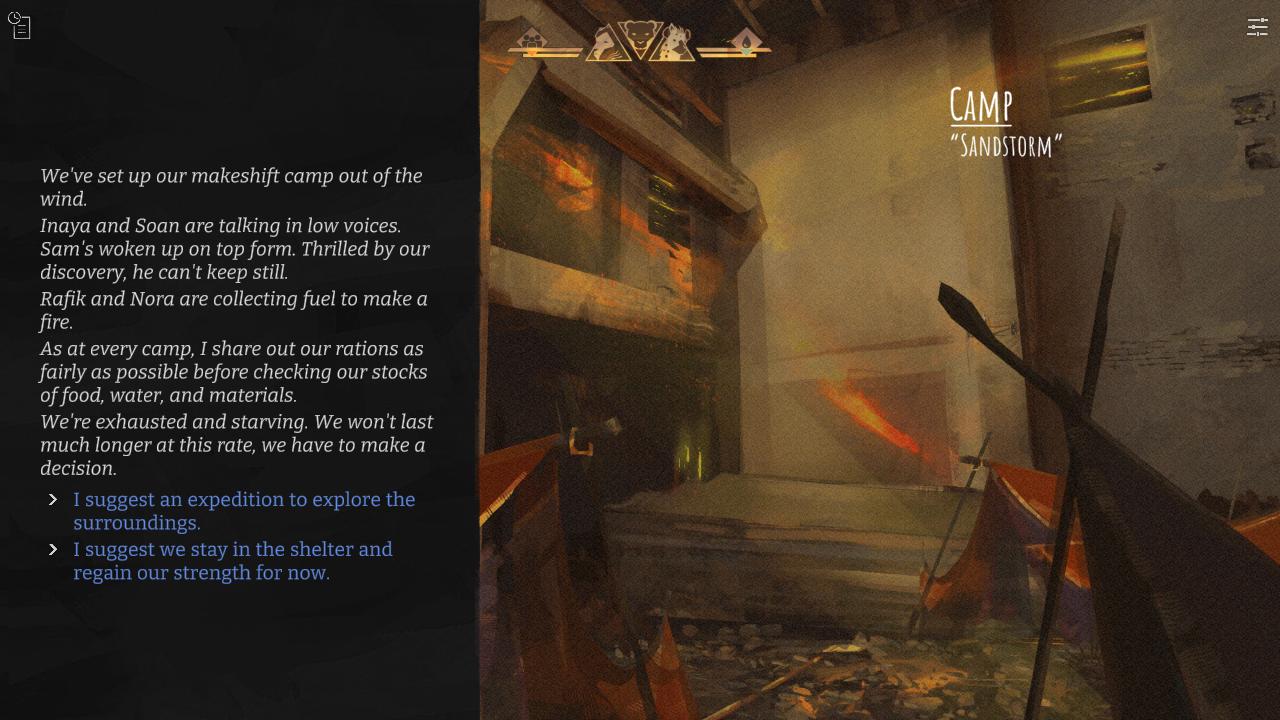Choose to stay in the shelter
Image resolution: width=1280 pixels, height=720 pixels.
coord(233,561)
